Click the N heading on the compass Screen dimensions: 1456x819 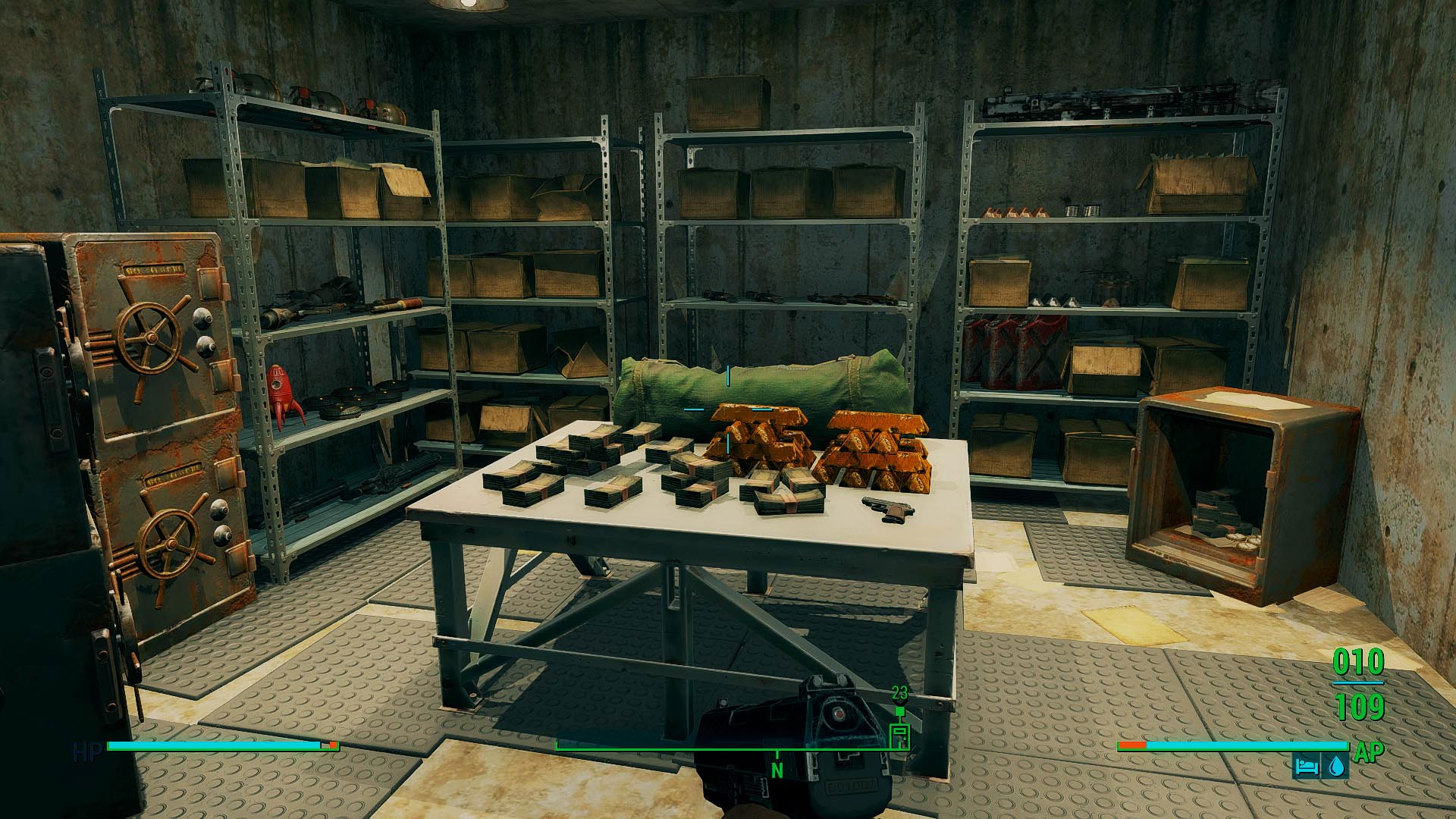[x=777, y=770]
